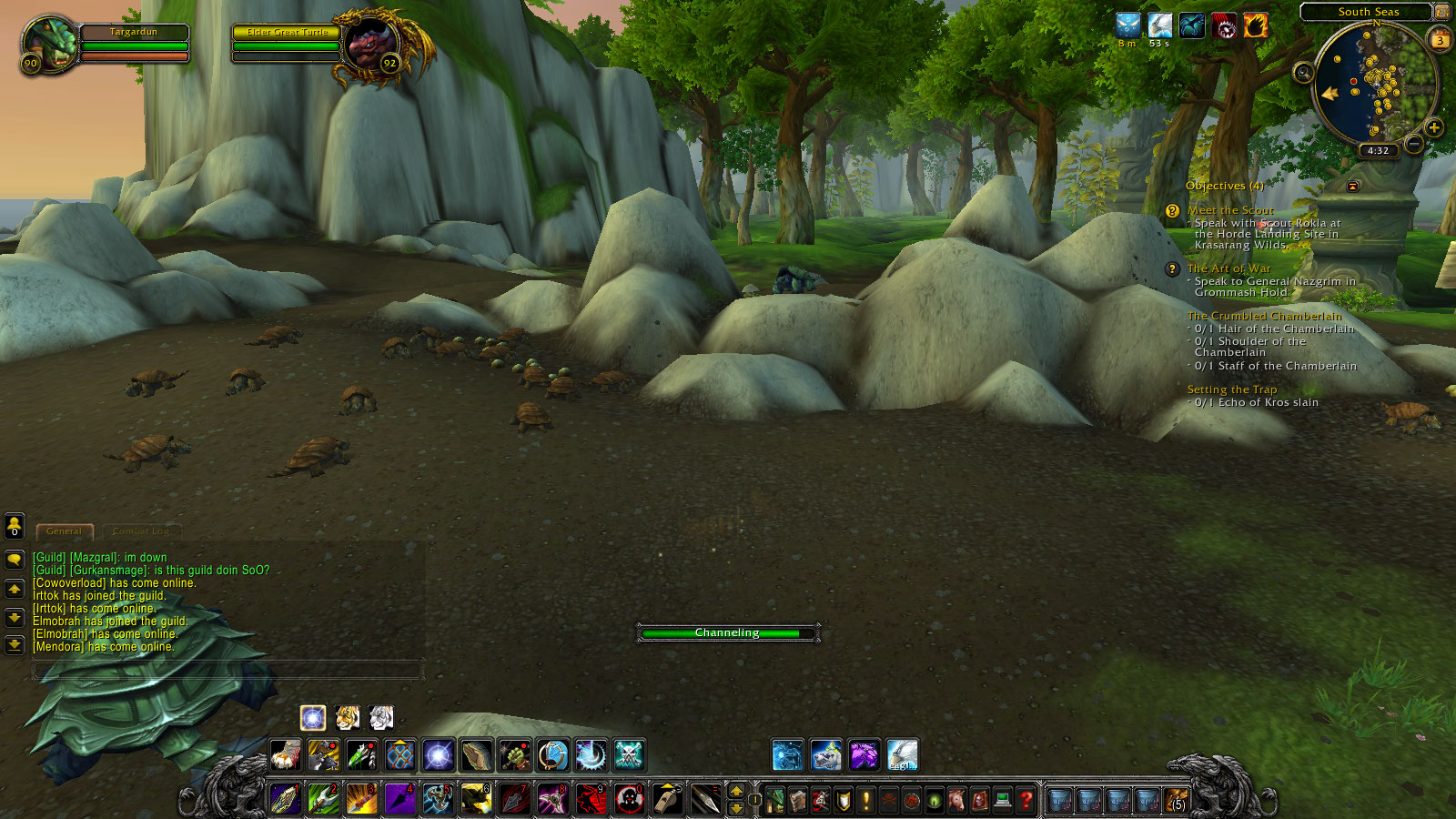Open the horse head Mounts collection button
Screen dimensions: 1456x819
tap(957, 800)
